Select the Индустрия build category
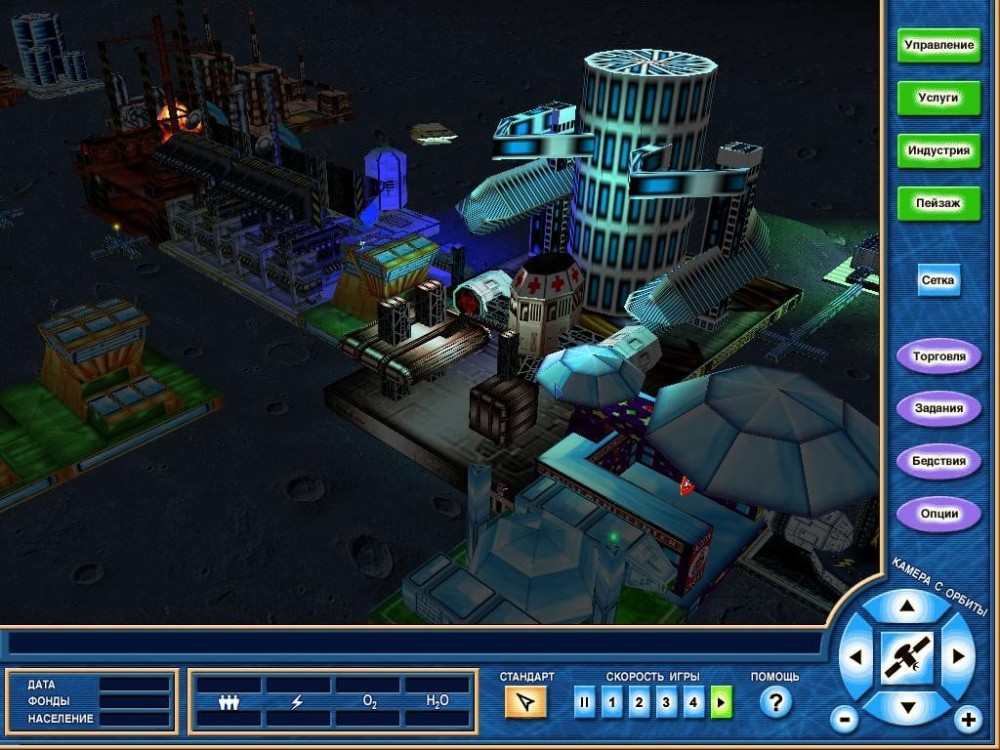Image resolution: width=1000 pixels, height=750 pixels. point(938,151)
